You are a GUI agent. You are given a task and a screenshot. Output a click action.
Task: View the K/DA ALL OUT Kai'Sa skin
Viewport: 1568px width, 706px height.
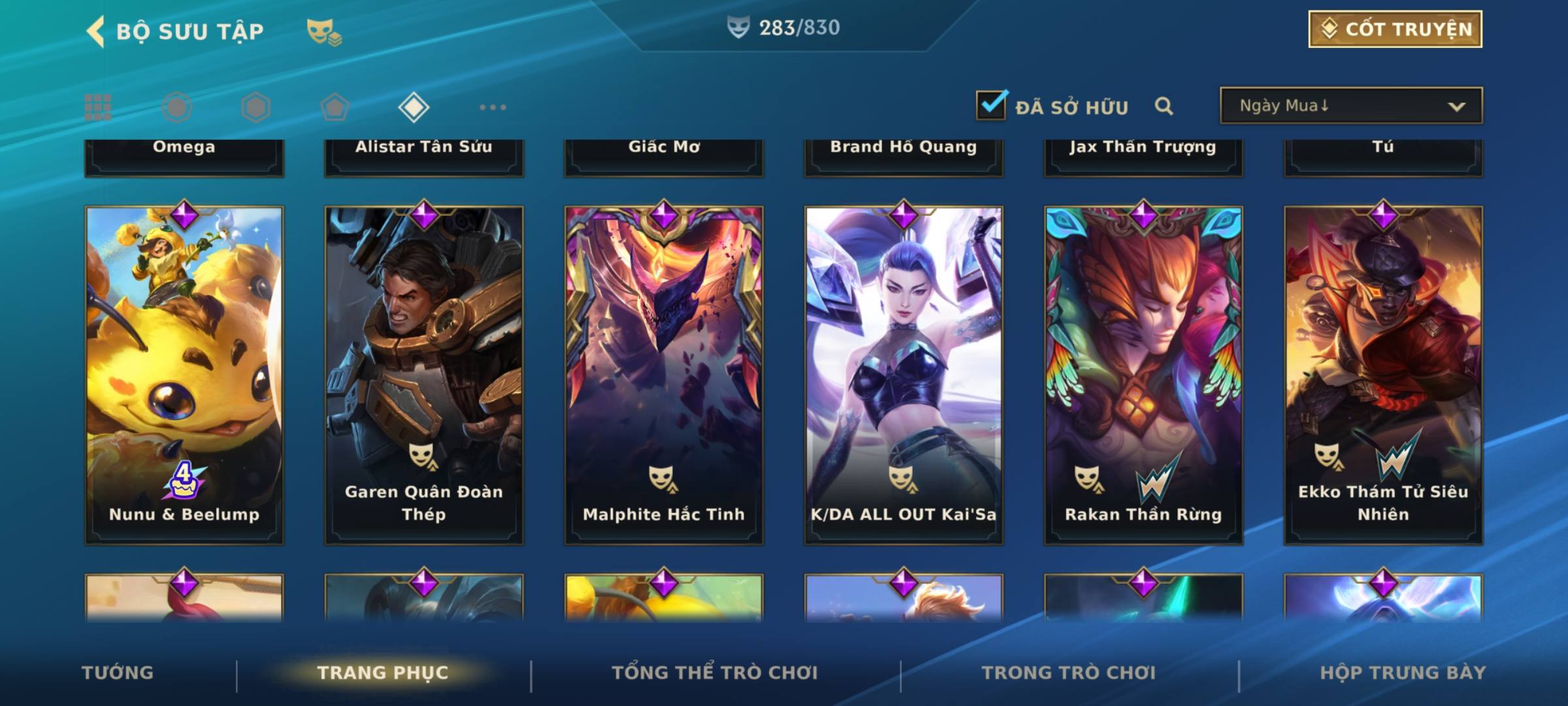[x=904, y=375]
